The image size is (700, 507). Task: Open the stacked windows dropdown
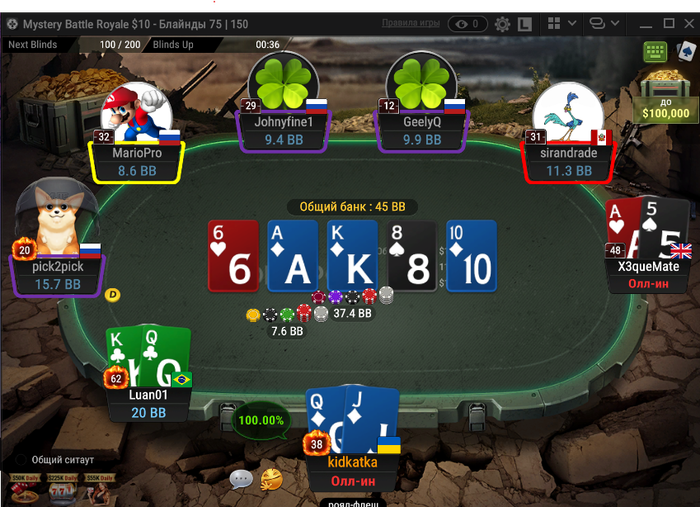pyautogui.click(x=602, y=23)
